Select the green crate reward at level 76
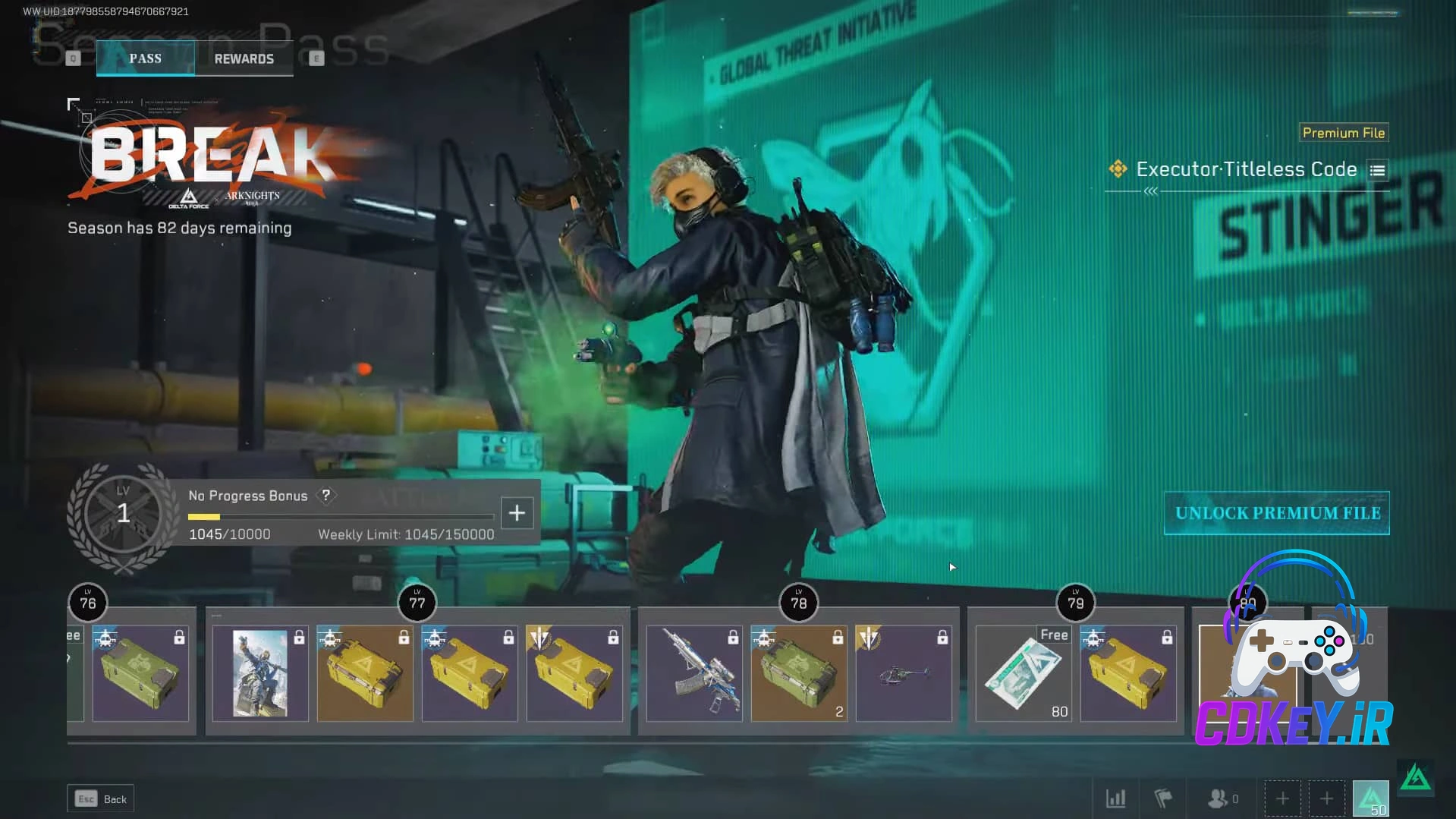This screenshot has width=1456, height=819. tap(140, 673)
